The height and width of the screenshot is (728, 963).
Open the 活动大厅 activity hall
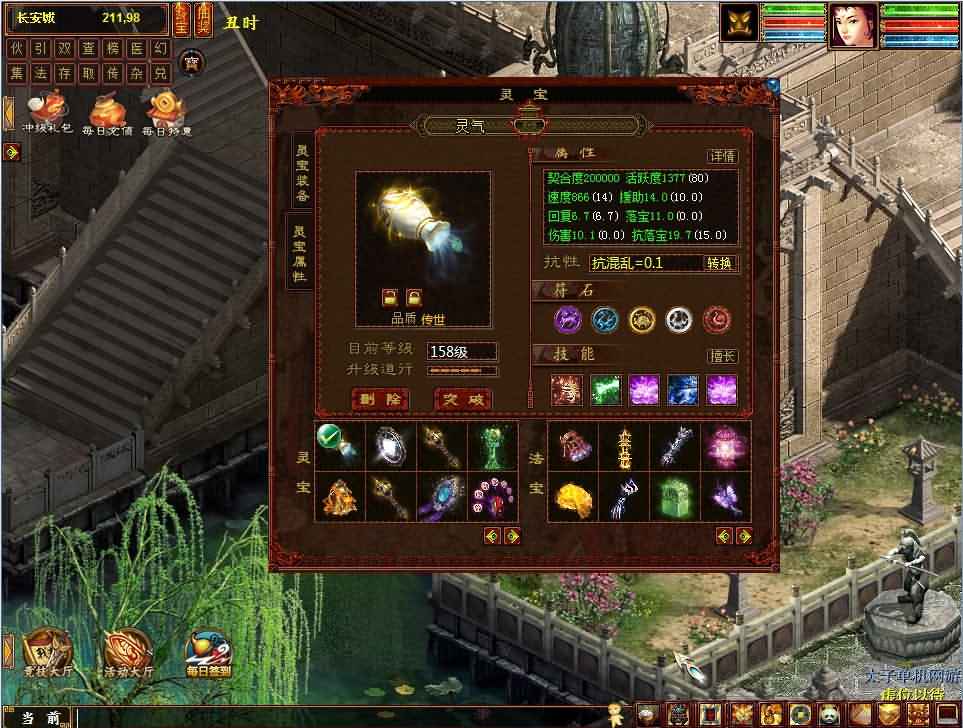[125, 652]
